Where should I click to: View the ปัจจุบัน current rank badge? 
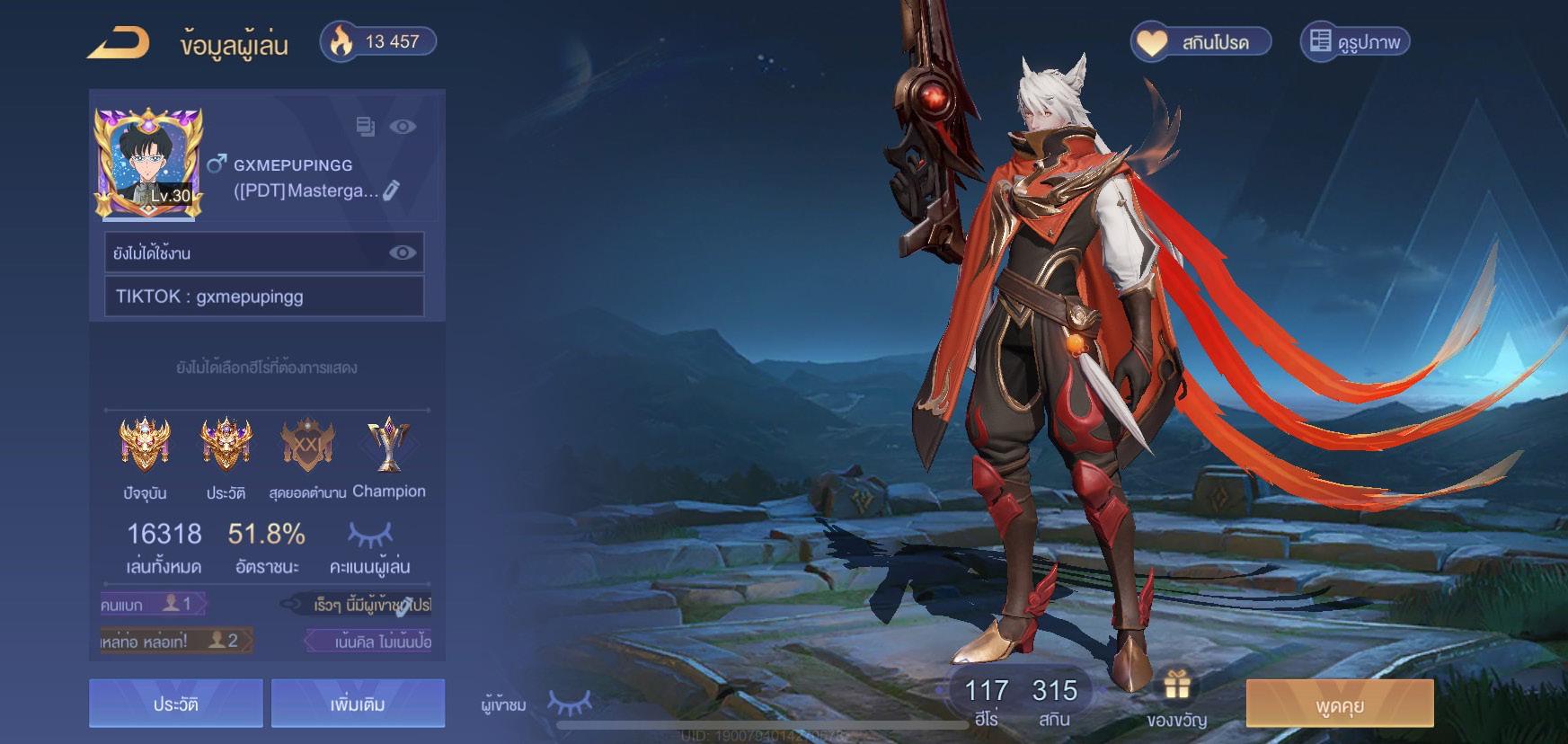pyautogui.click(x=145, y=445)
